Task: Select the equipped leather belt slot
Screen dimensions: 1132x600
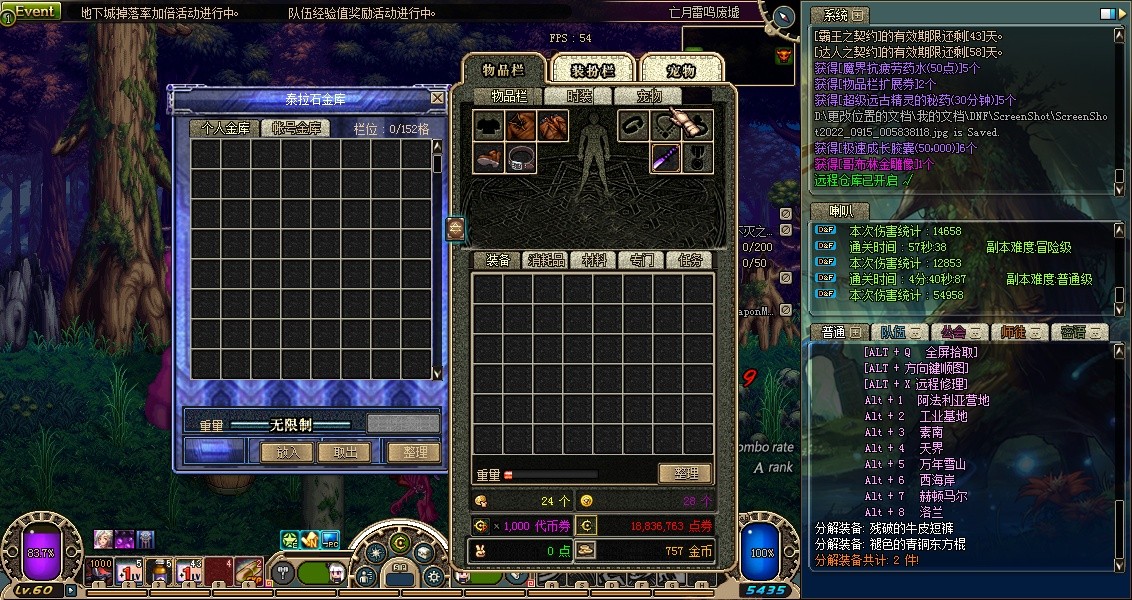Action: click(x=522, y=158)
